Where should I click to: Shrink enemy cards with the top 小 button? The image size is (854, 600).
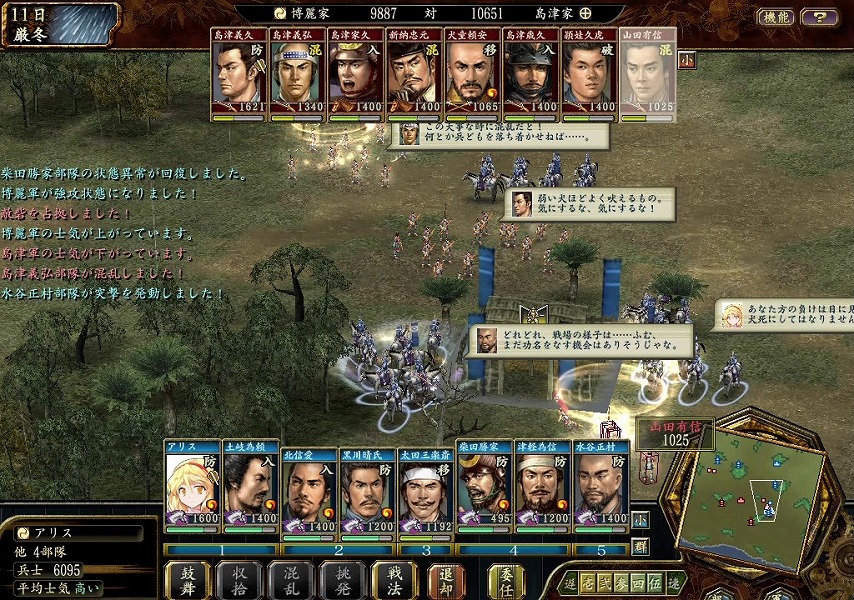point(687,60)
